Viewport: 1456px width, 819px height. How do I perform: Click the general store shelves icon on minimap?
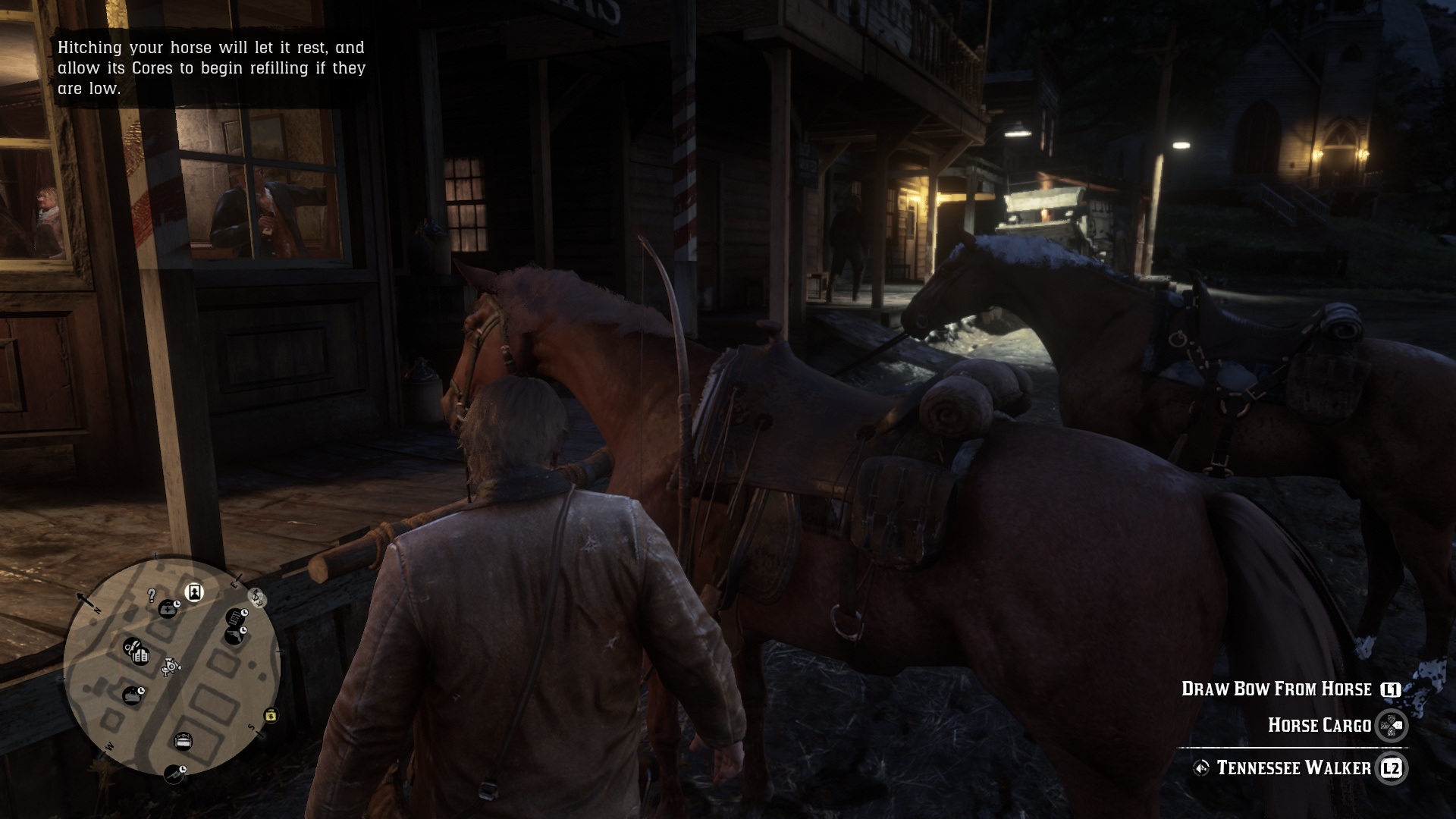[x=142, y=654]
